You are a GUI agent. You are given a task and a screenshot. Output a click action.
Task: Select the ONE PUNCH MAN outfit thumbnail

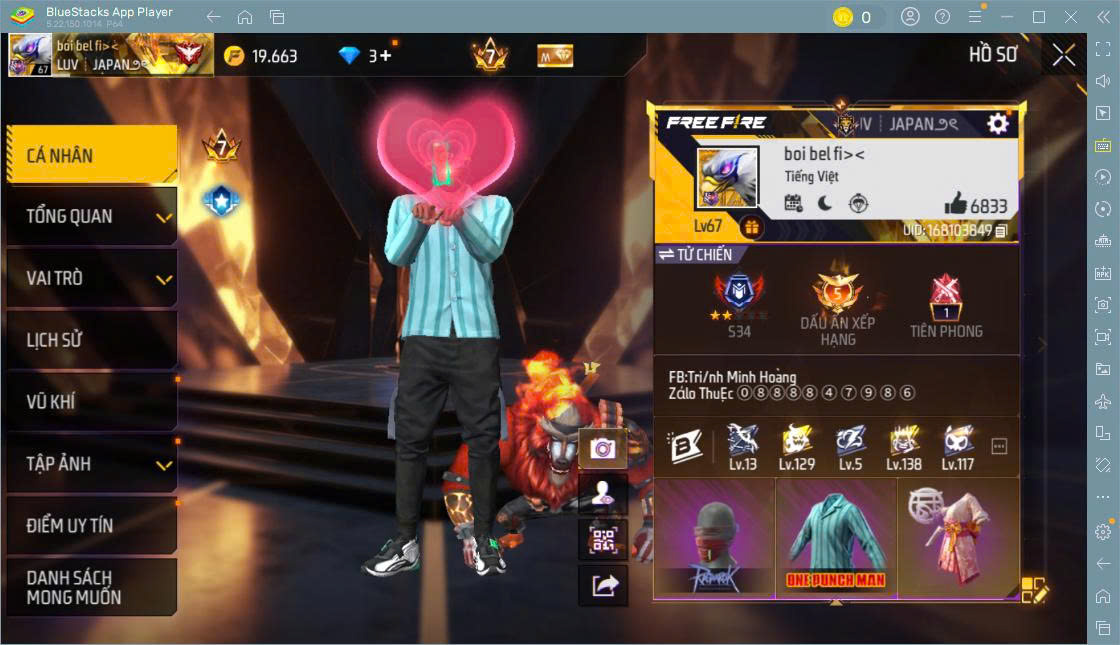pyautogui.click(x=836, y=538)
